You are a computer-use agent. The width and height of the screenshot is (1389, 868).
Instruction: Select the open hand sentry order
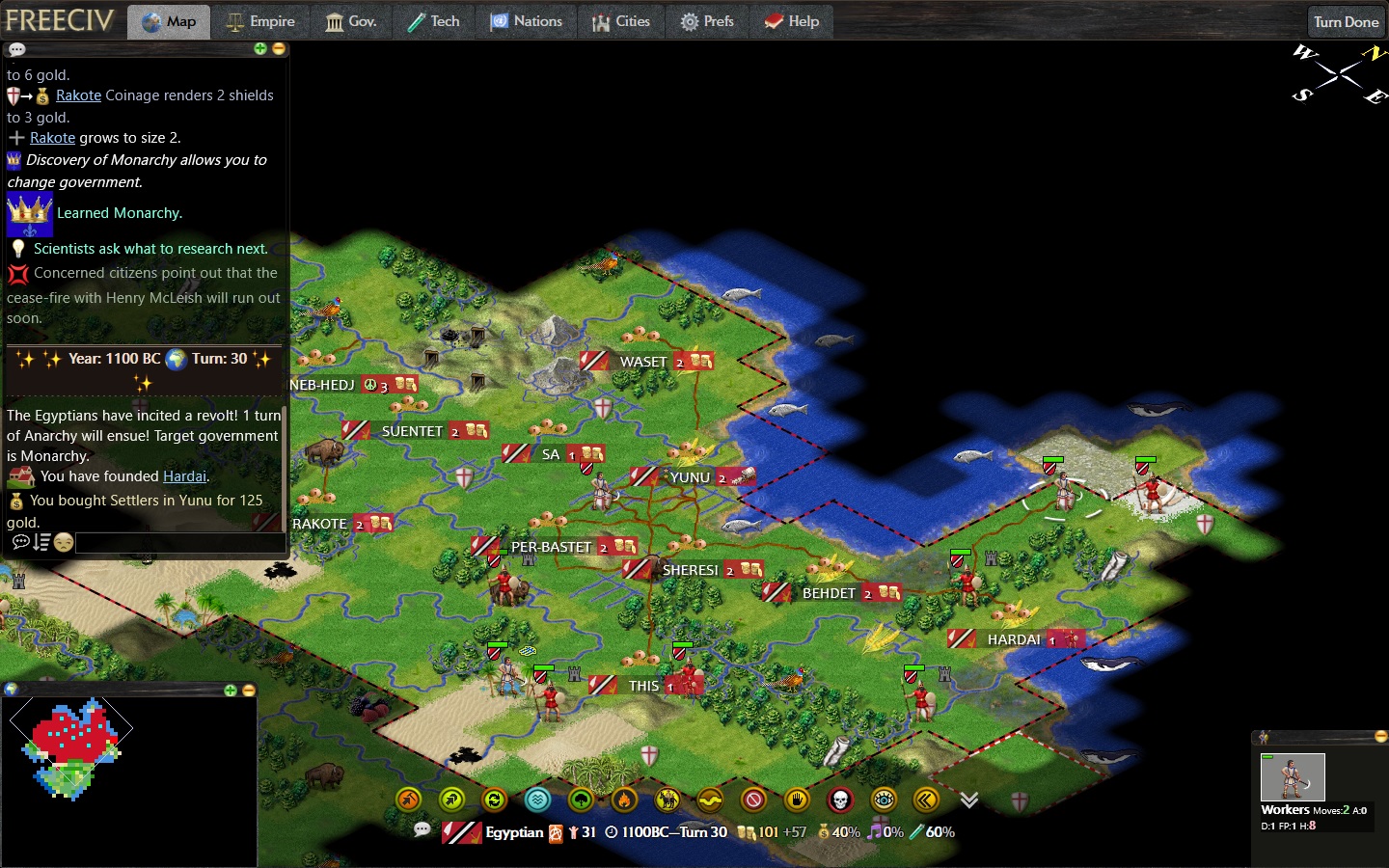(797, 800)
